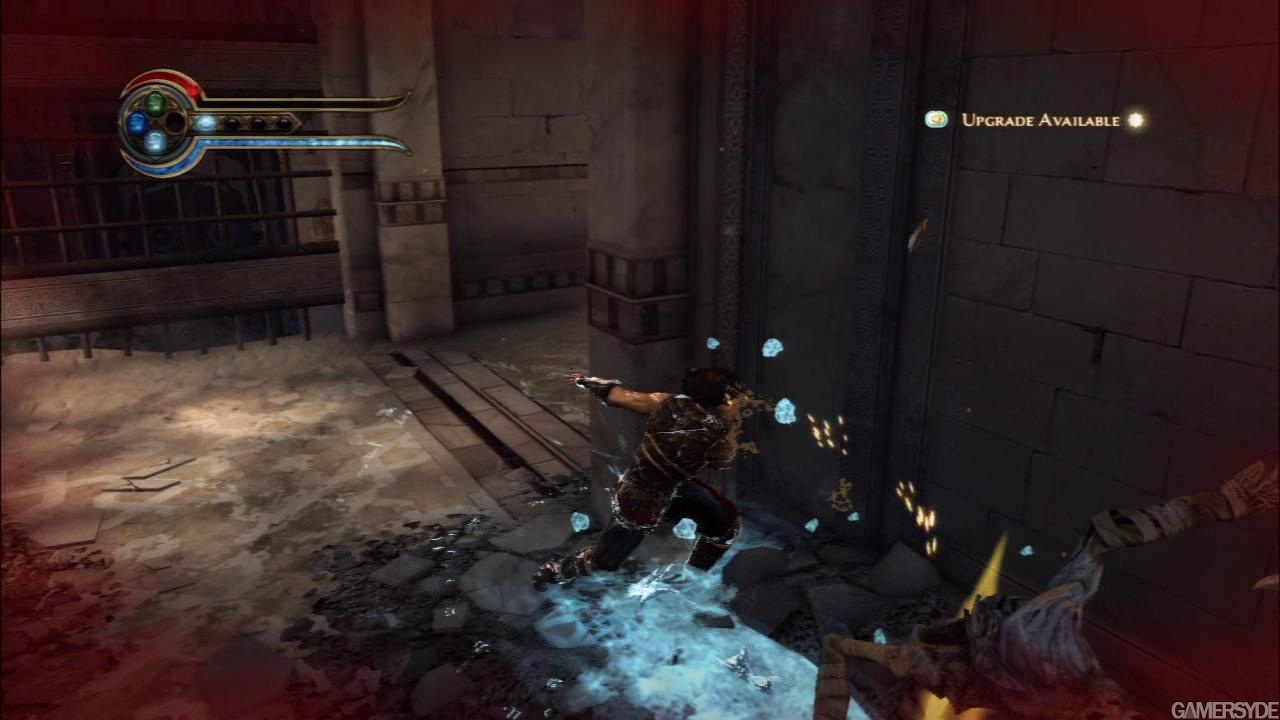Choose the pale ice power orb
This screenshot has width=1280, height=720.
tap(155, 142)
